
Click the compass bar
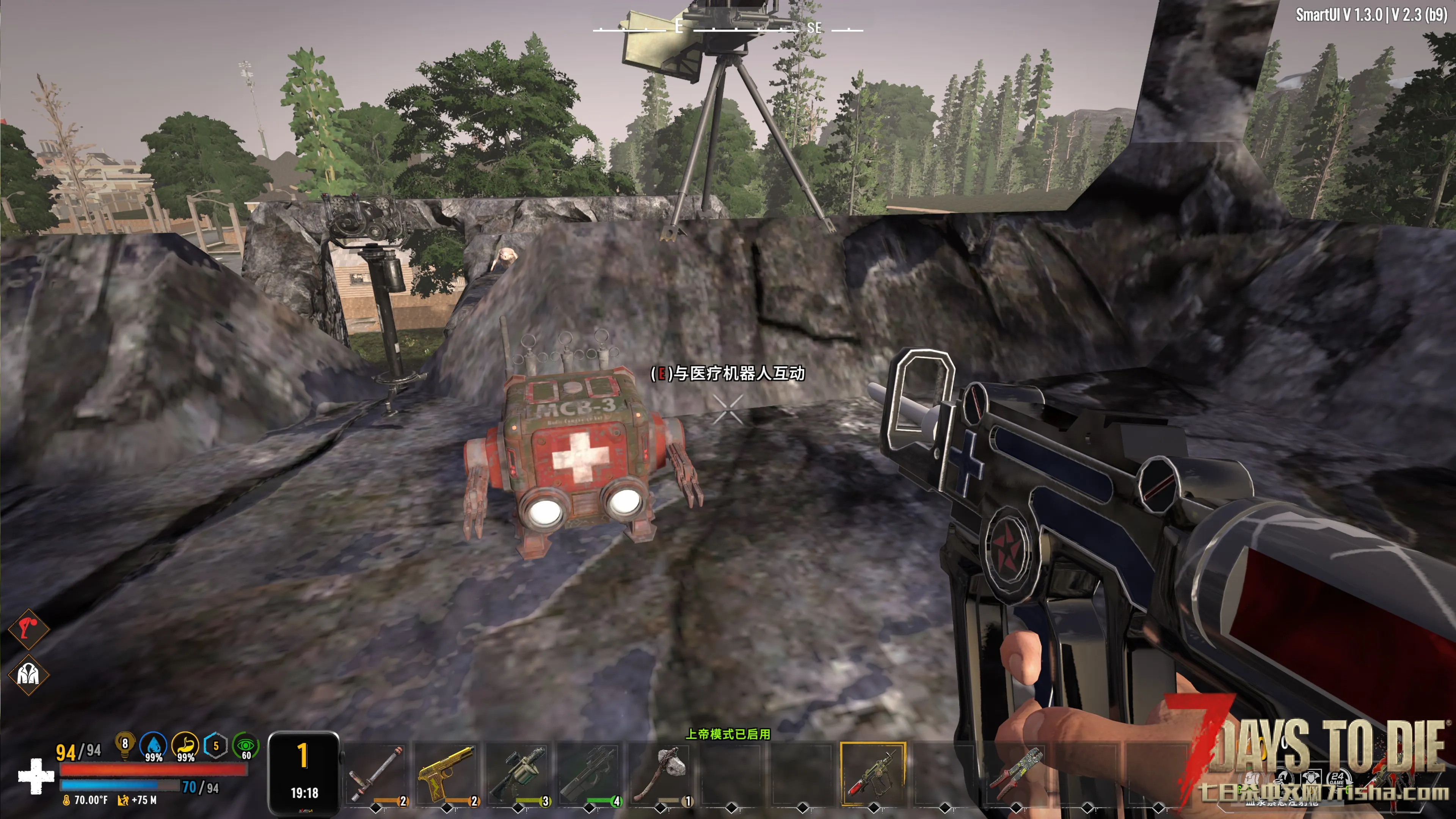point(728,27)
